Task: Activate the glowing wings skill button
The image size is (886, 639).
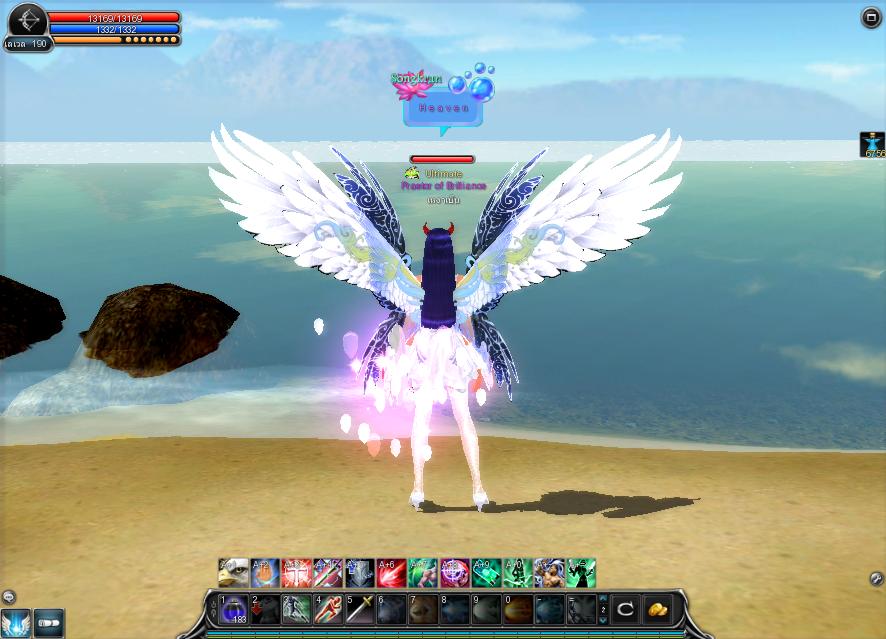Action: pos(15,624)
